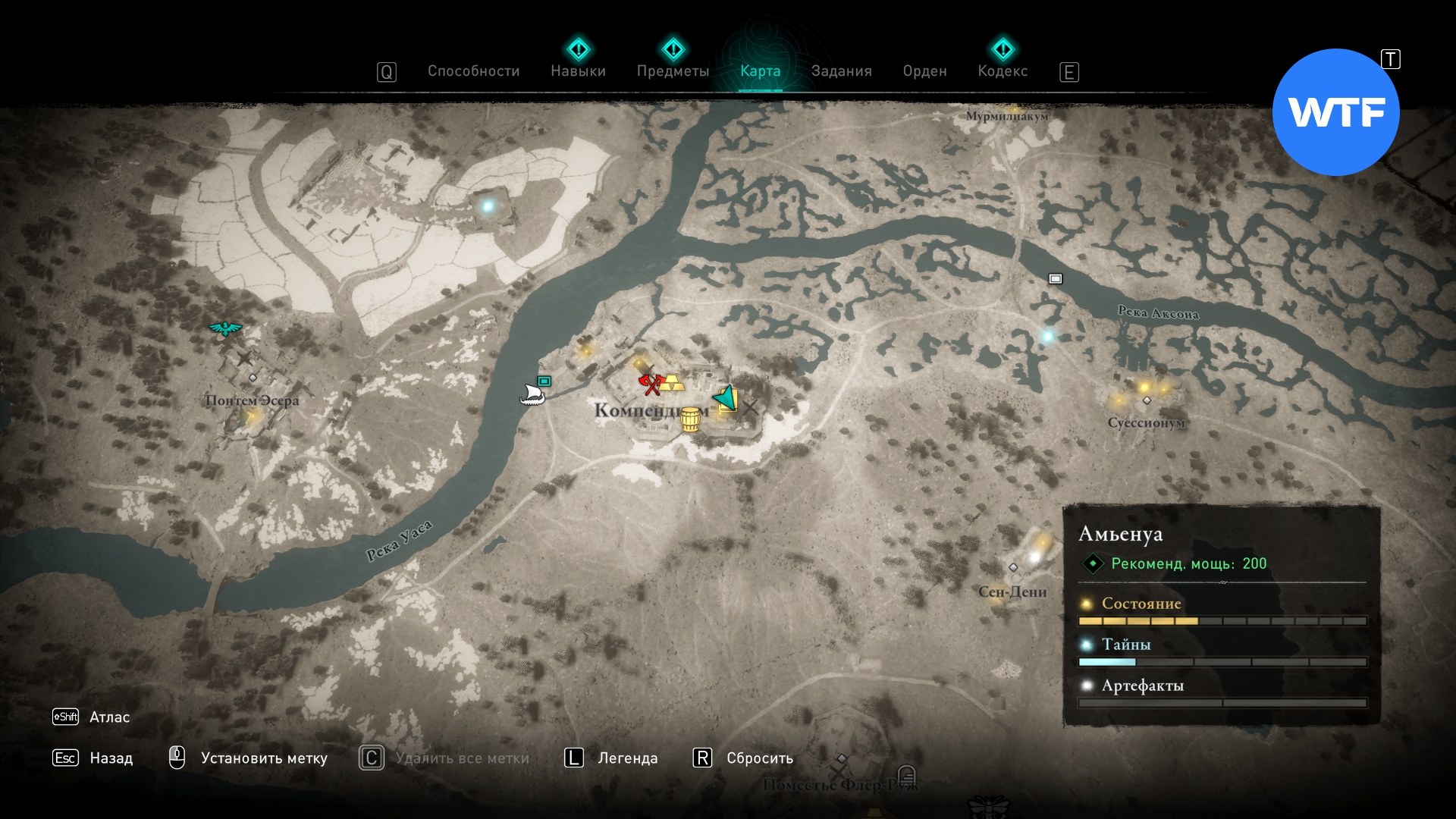Click the red crossed axes marker
Screen dimensions: 1456x819
tap(650, 384)
